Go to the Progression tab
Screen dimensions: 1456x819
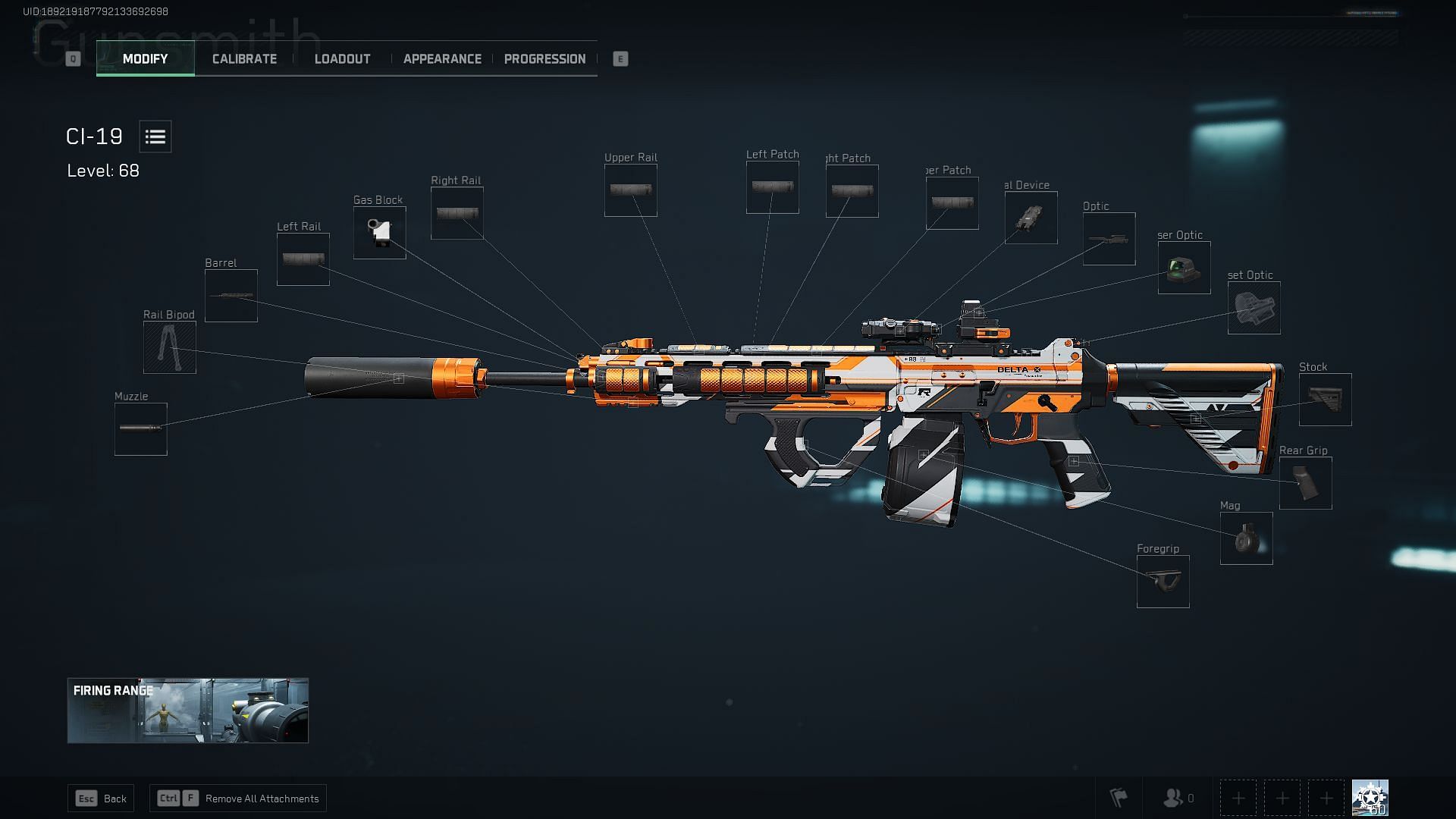[x=544, y=59]
